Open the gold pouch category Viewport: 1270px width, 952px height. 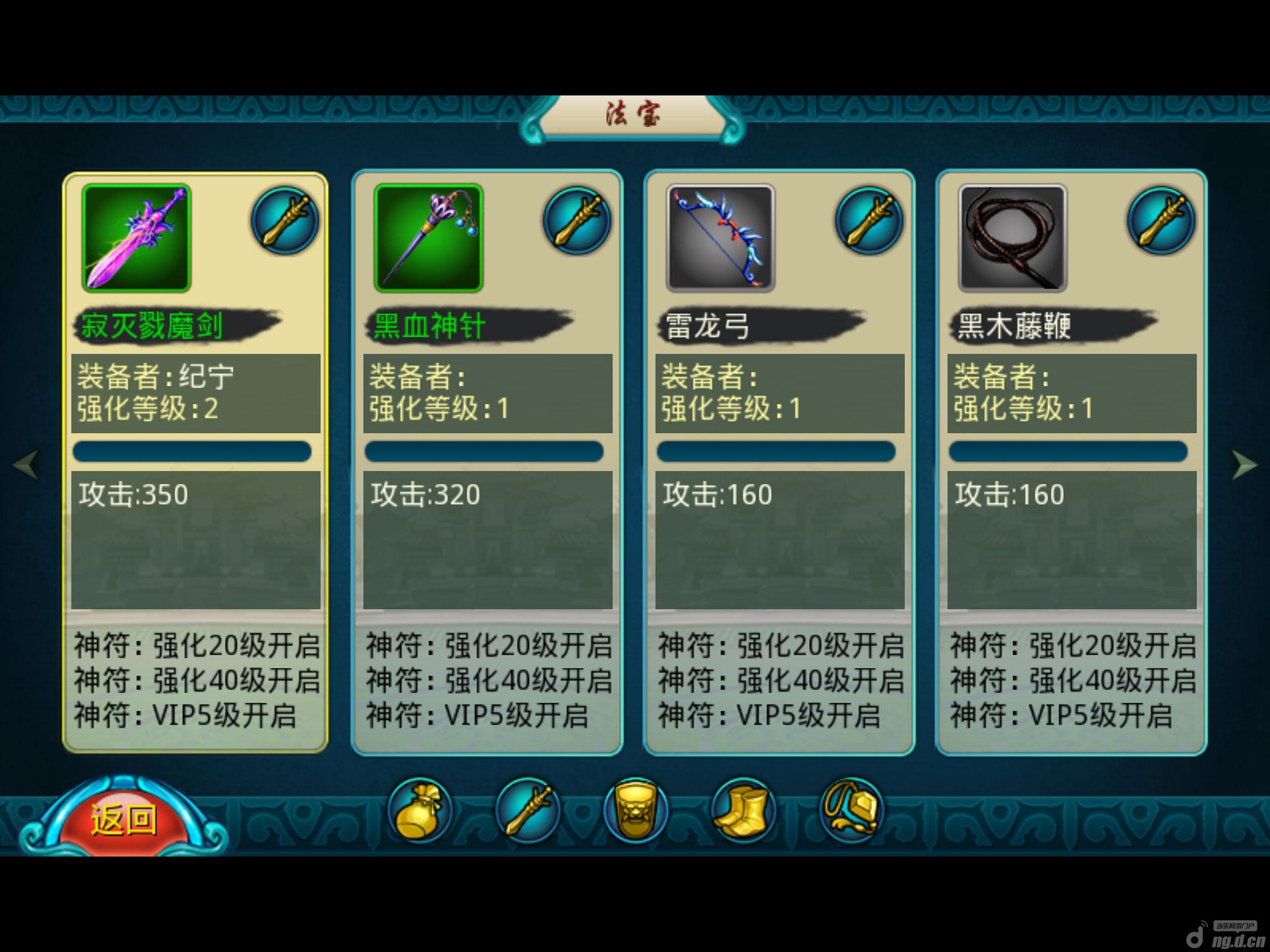click(x=420, y=811)
